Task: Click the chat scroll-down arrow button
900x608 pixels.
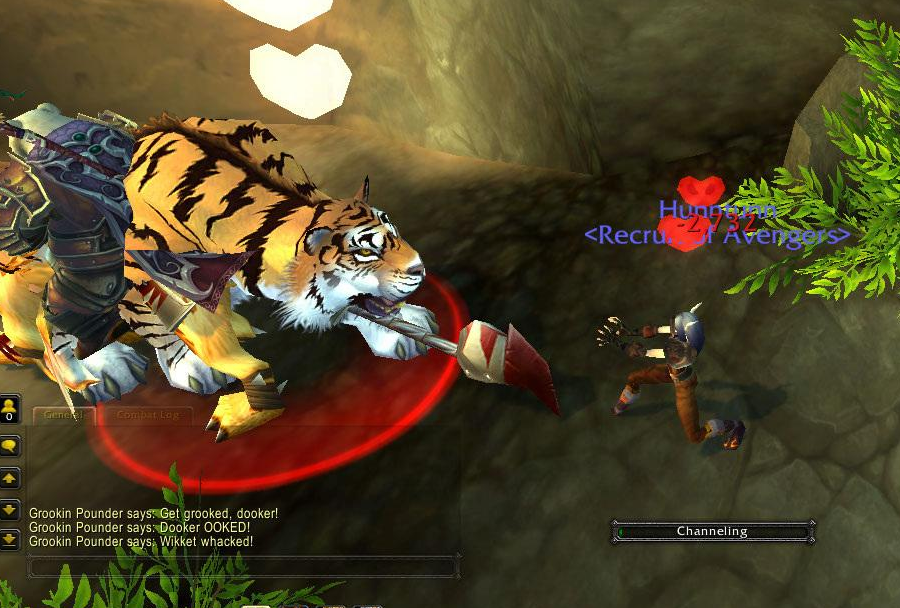Action: [10, 509]
